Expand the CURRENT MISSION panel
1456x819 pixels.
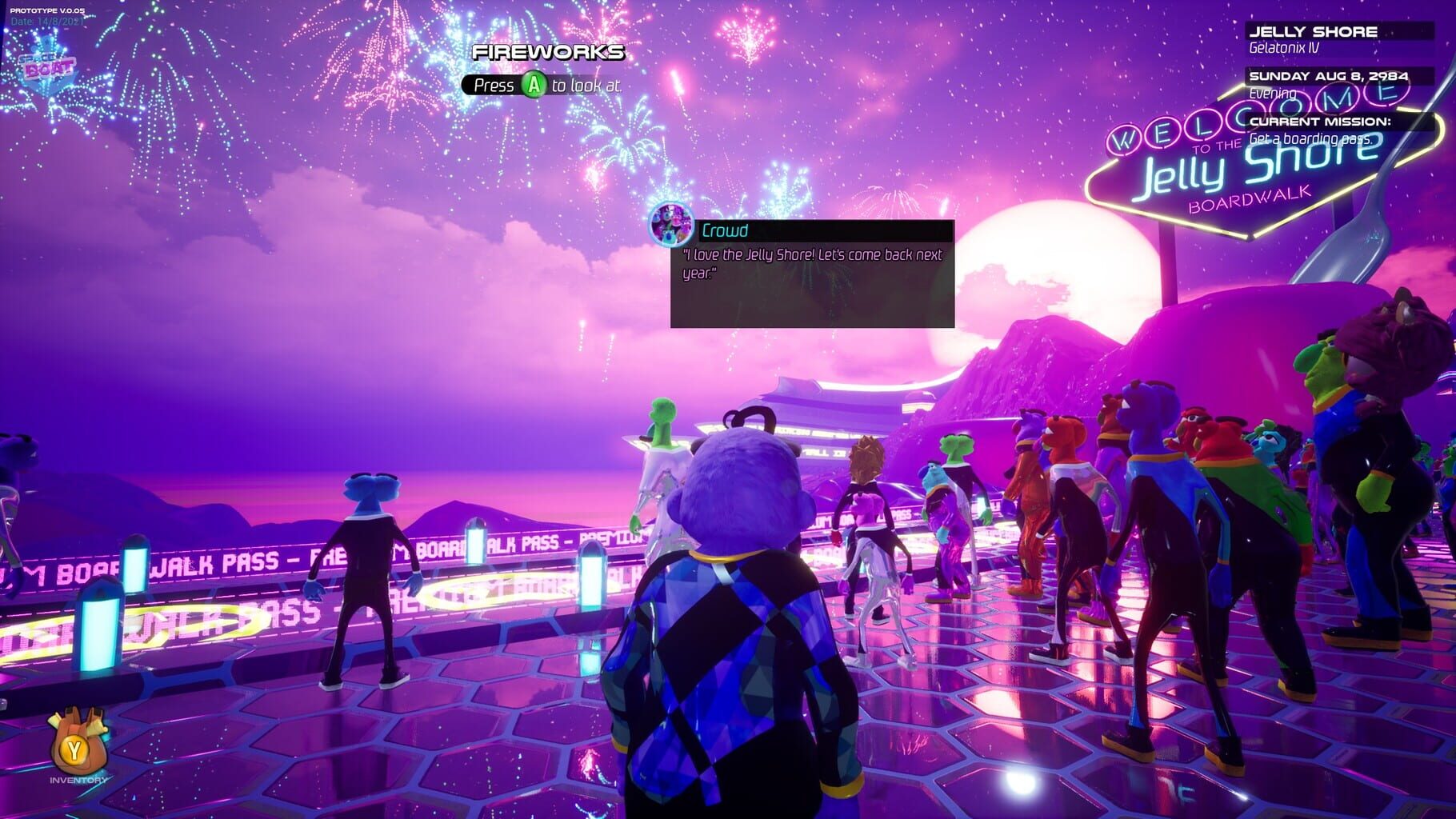coord(1320,123)
